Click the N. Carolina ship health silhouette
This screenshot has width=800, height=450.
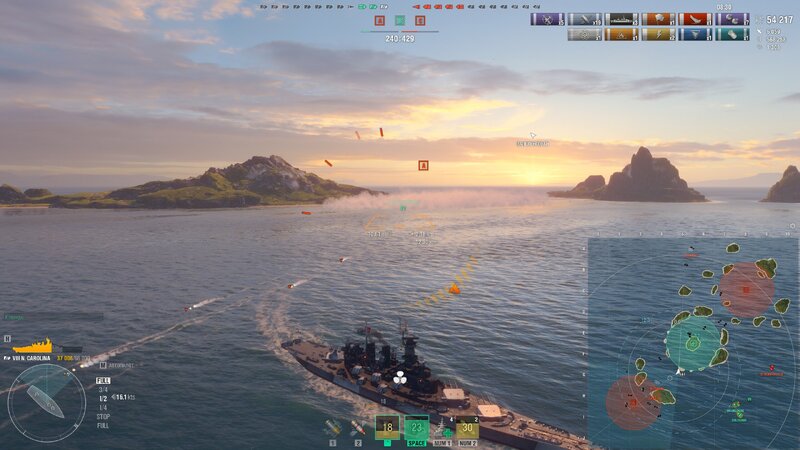click(x=32, y=346)
